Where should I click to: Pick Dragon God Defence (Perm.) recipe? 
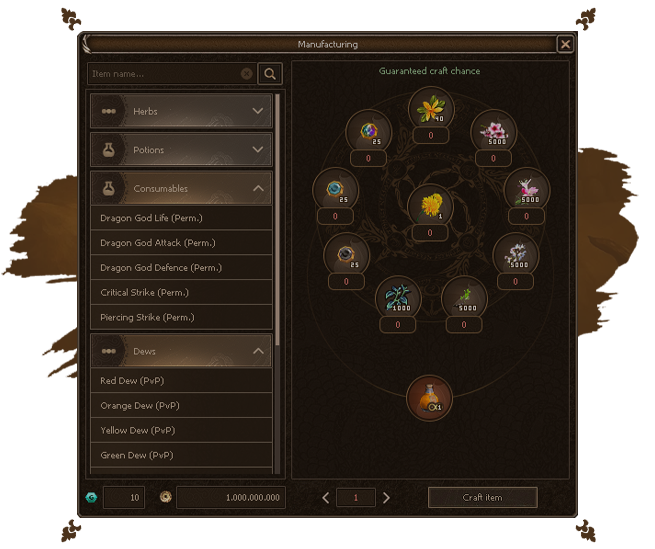181,268
